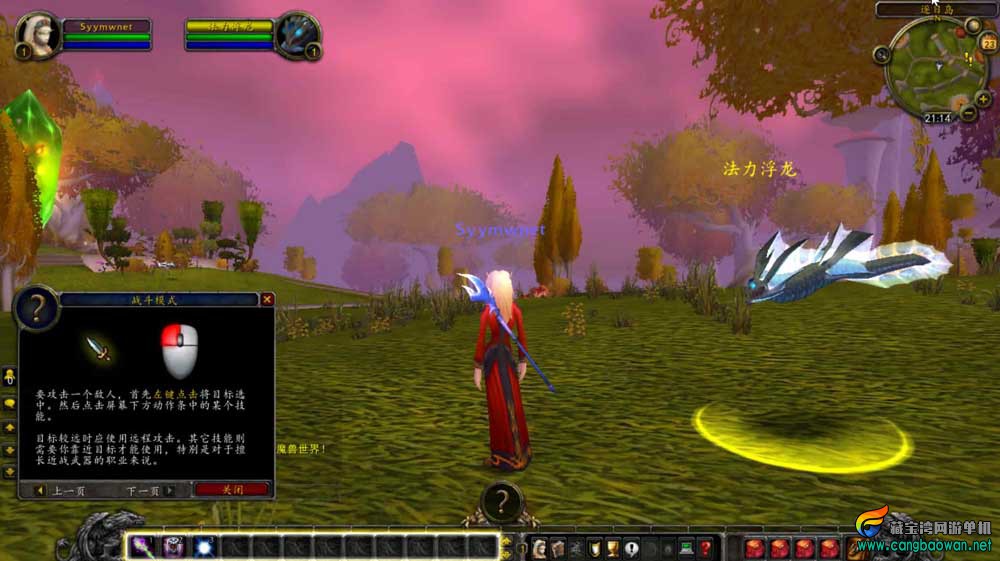Zoom in the minimap with the plus button
The image size is (1000, 561).
pos(985,101)
